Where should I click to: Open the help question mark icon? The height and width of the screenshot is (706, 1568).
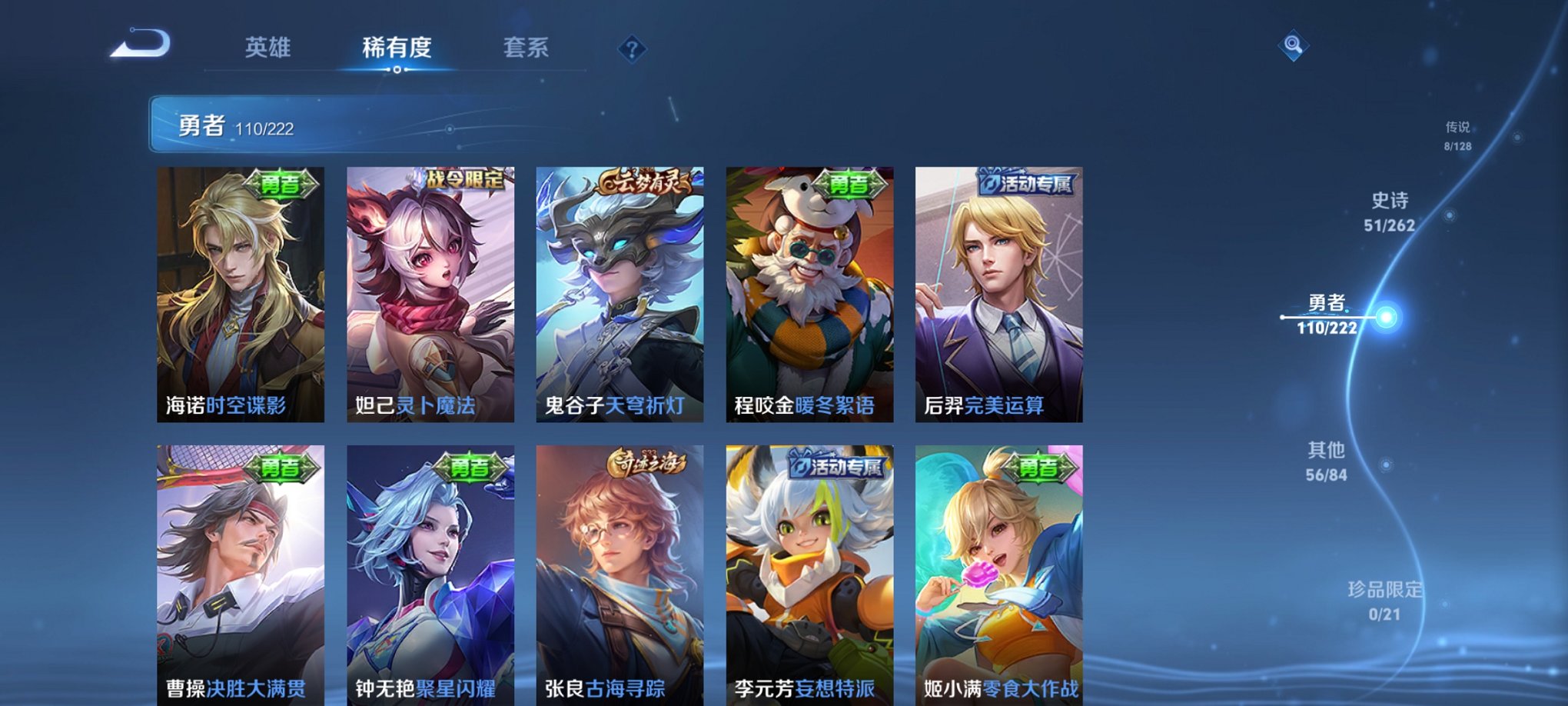tap(632, 51)
